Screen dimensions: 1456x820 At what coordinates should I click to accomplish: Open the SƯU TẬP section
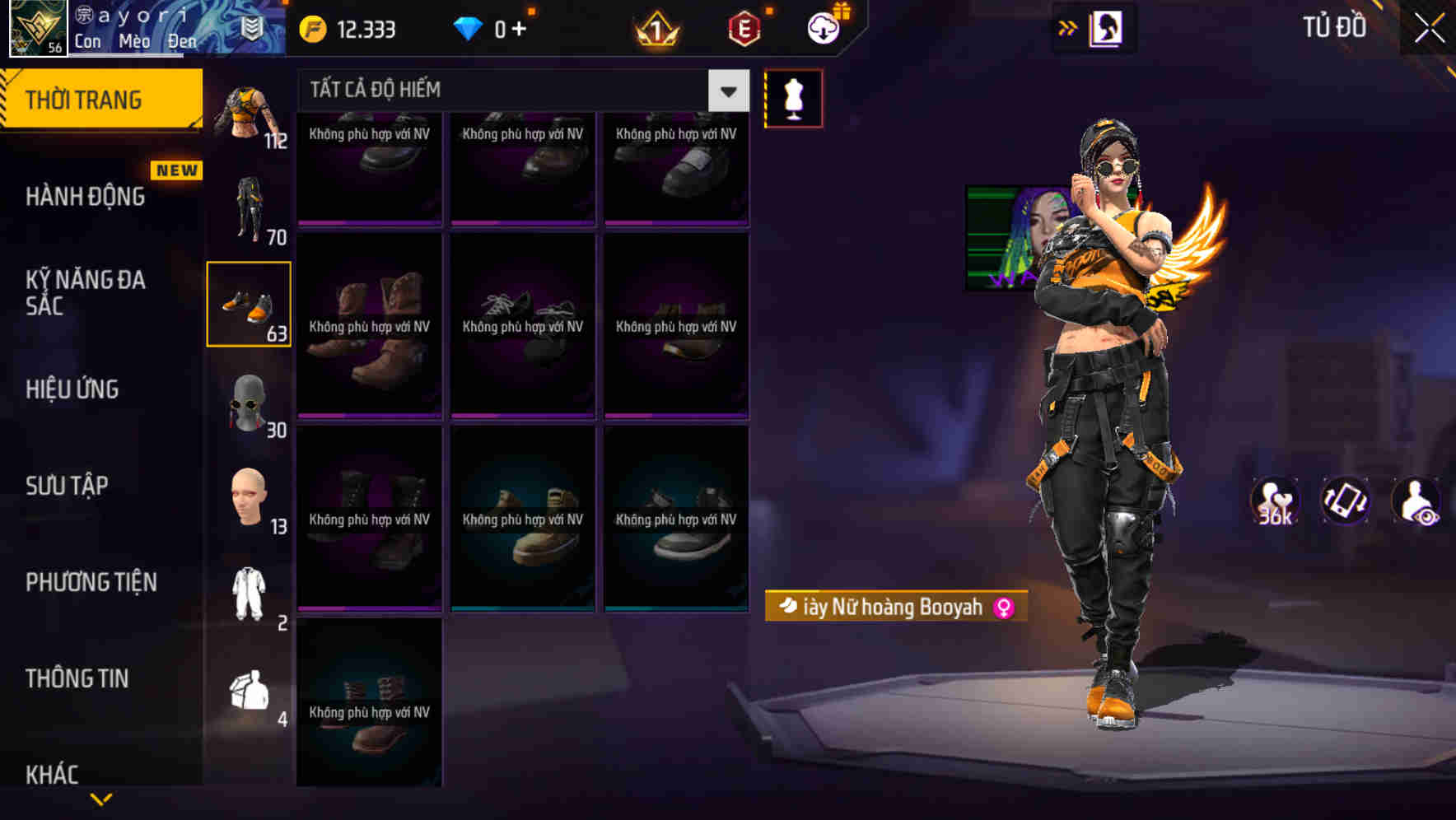point(66,487)
